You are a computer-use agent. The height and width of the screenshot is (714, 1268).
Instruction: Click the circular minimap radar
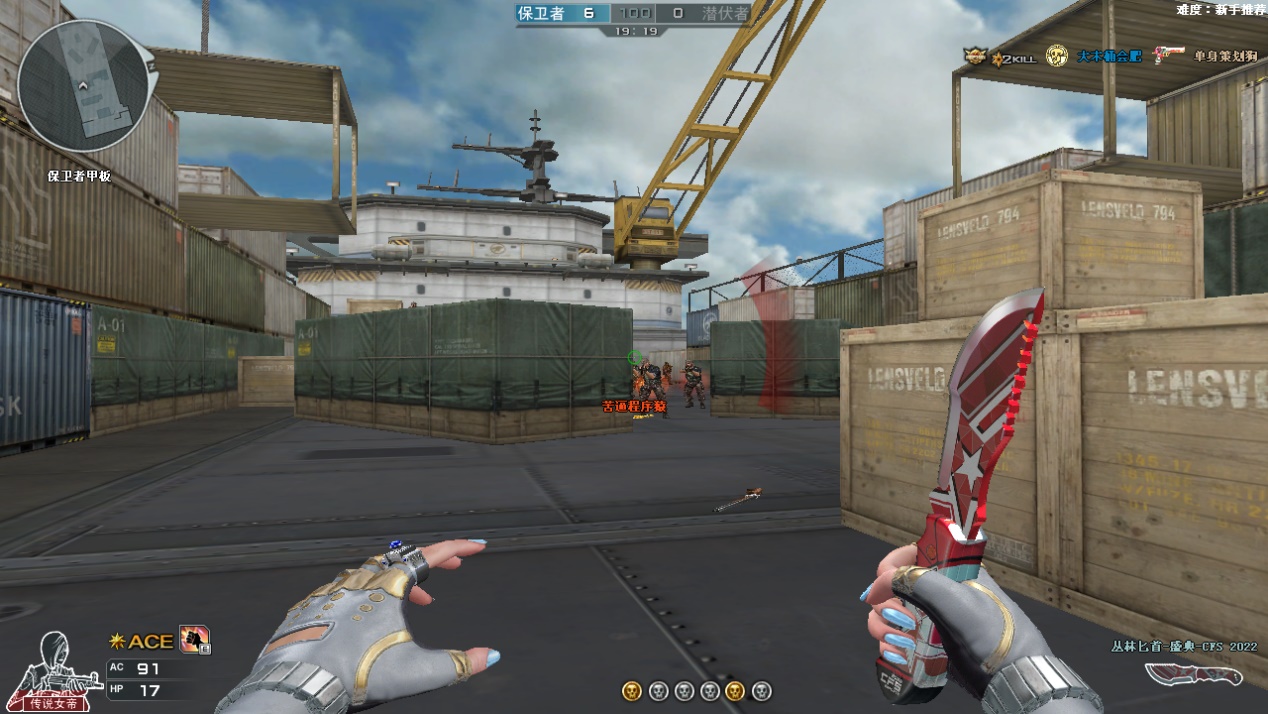tap(86, 87)
